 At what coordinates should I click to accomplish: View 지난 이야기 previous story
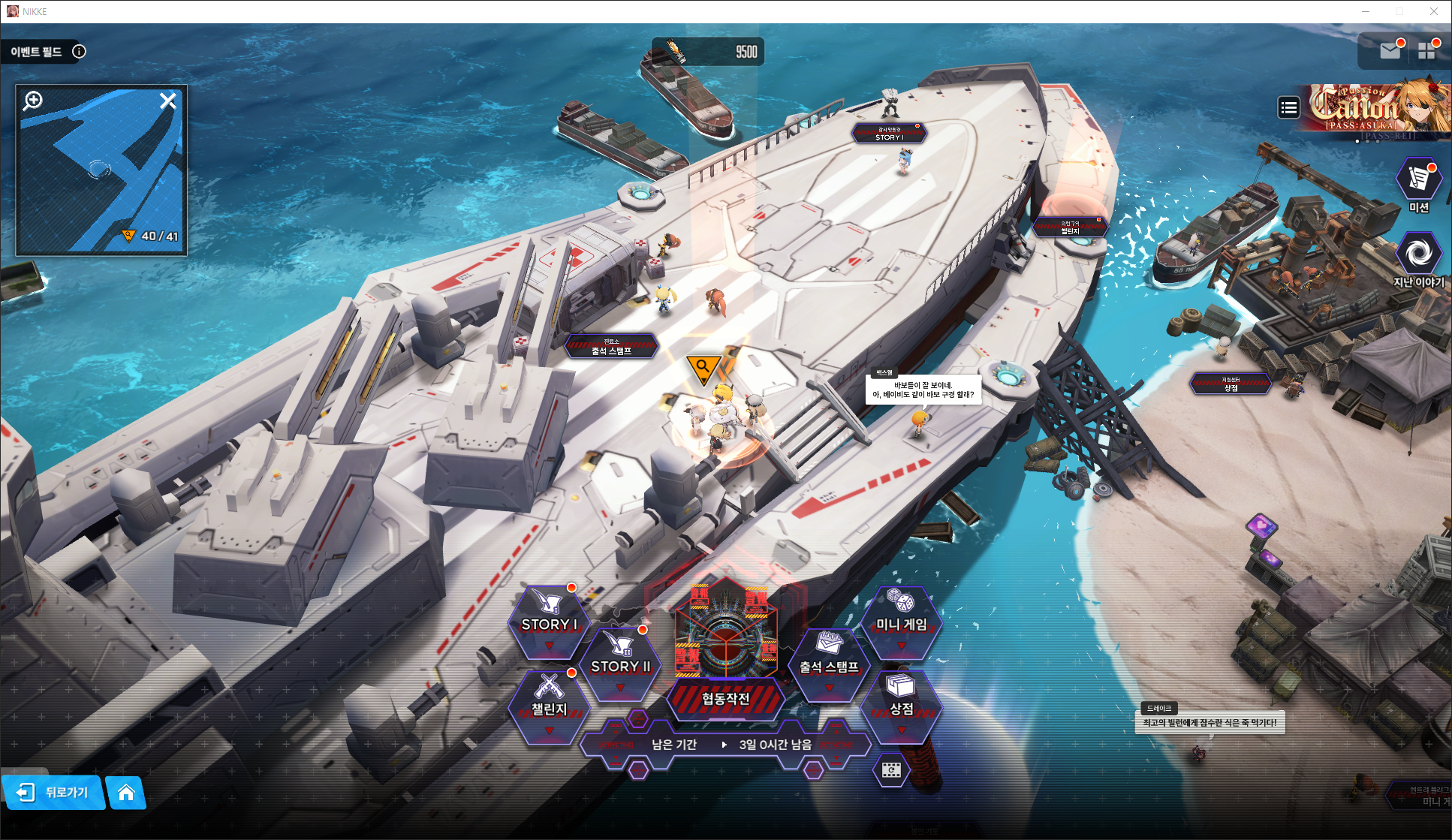(x=1418, y=259)
